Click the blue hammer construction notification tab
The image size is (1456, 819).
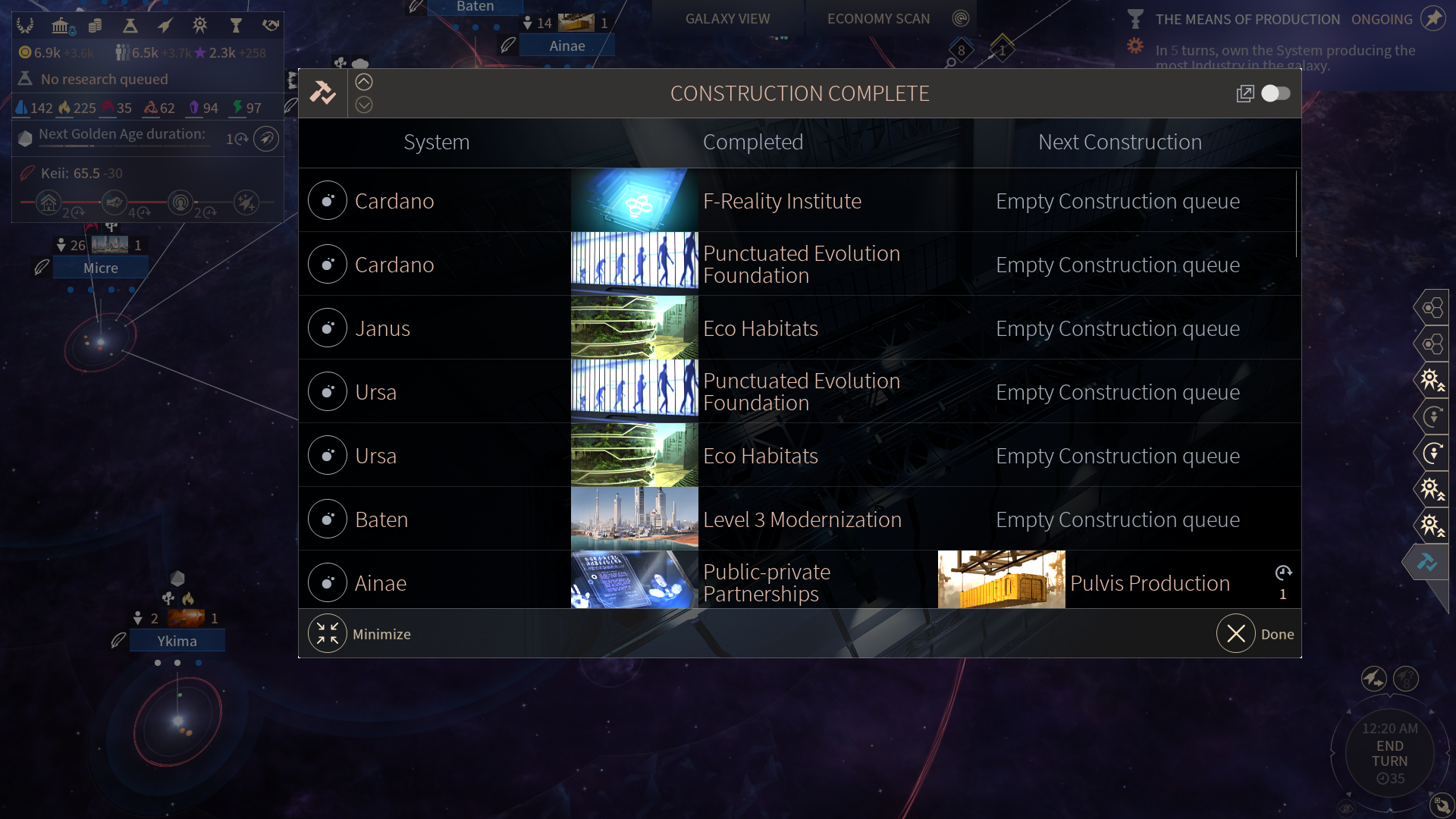tap(1427, 562)
